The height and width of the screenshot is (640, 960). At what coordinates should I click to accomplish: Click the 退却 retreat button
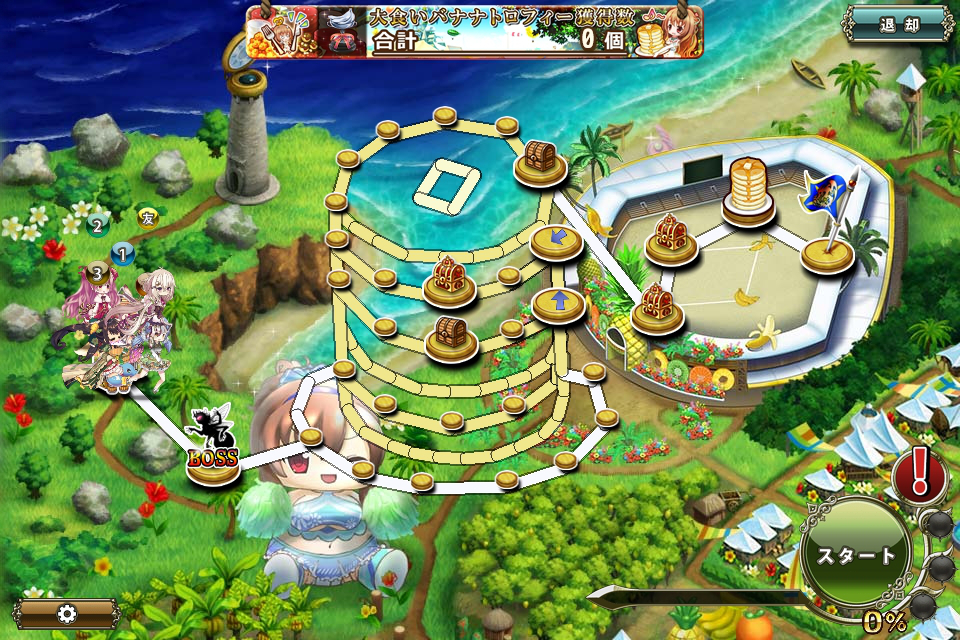pos(898,25)
